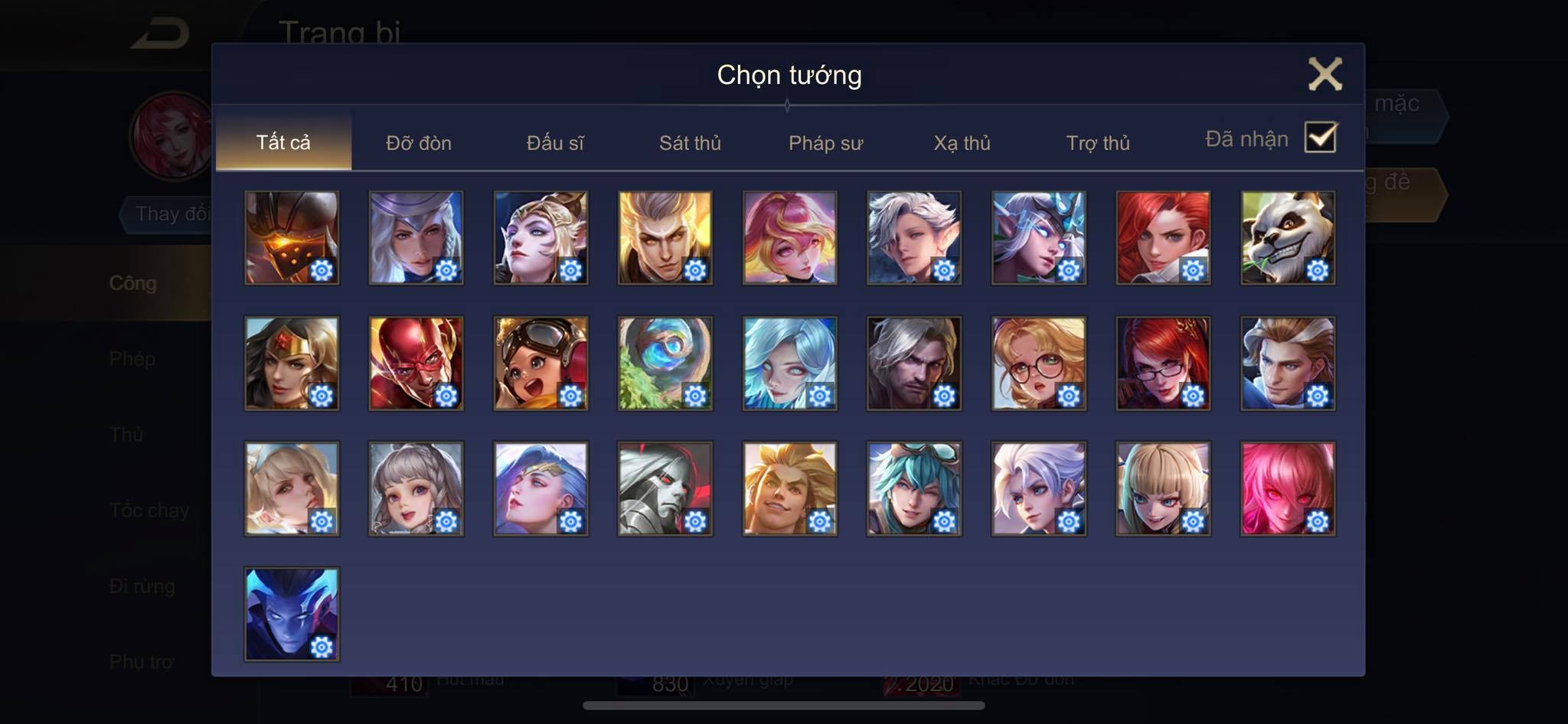Toggle the Đã nhận checkbox
This screenshot has width=1568, height=724.
click(x=1320, y=138)
